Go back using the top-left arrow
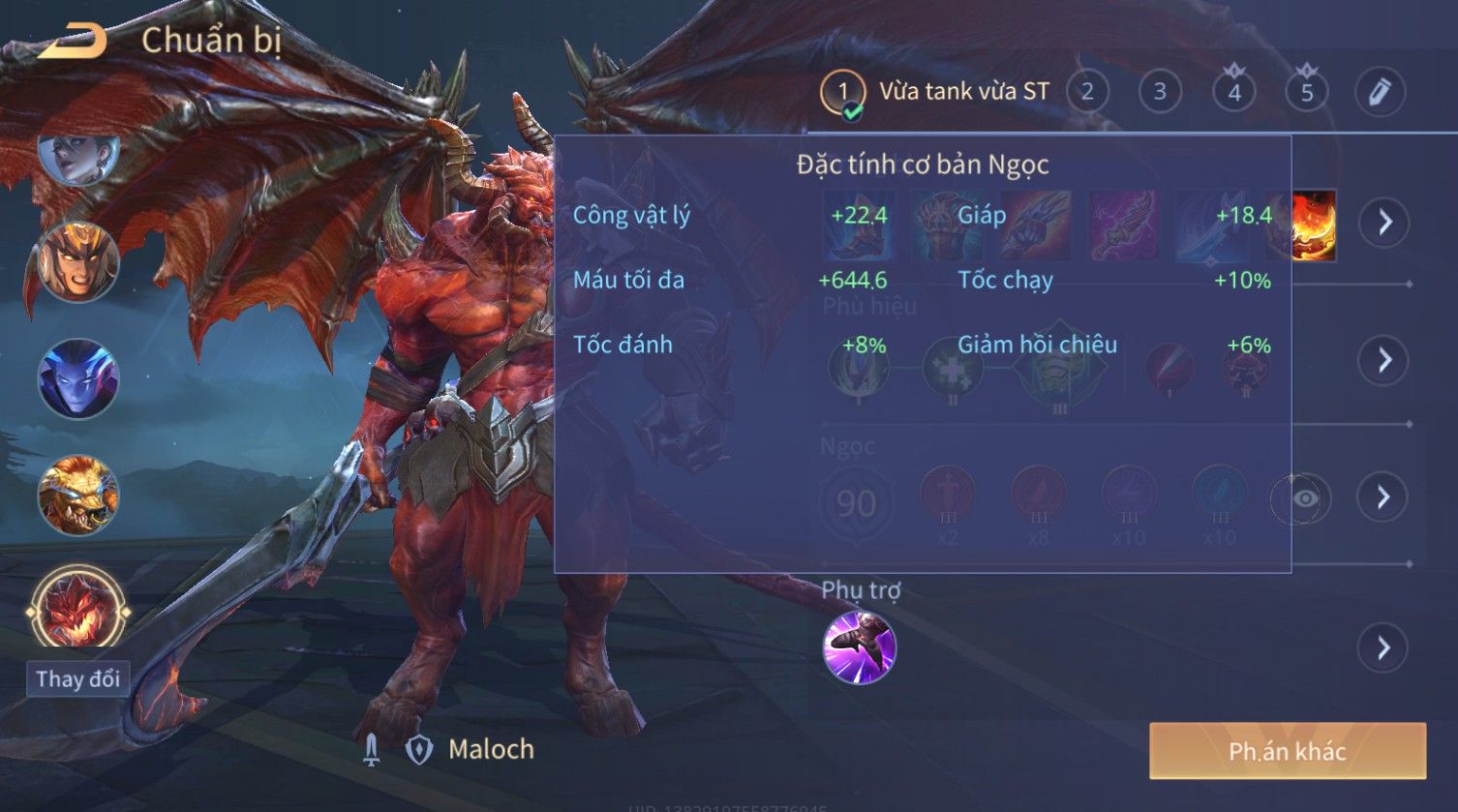This screenshot has height=812, width=1458. [73, 41]
